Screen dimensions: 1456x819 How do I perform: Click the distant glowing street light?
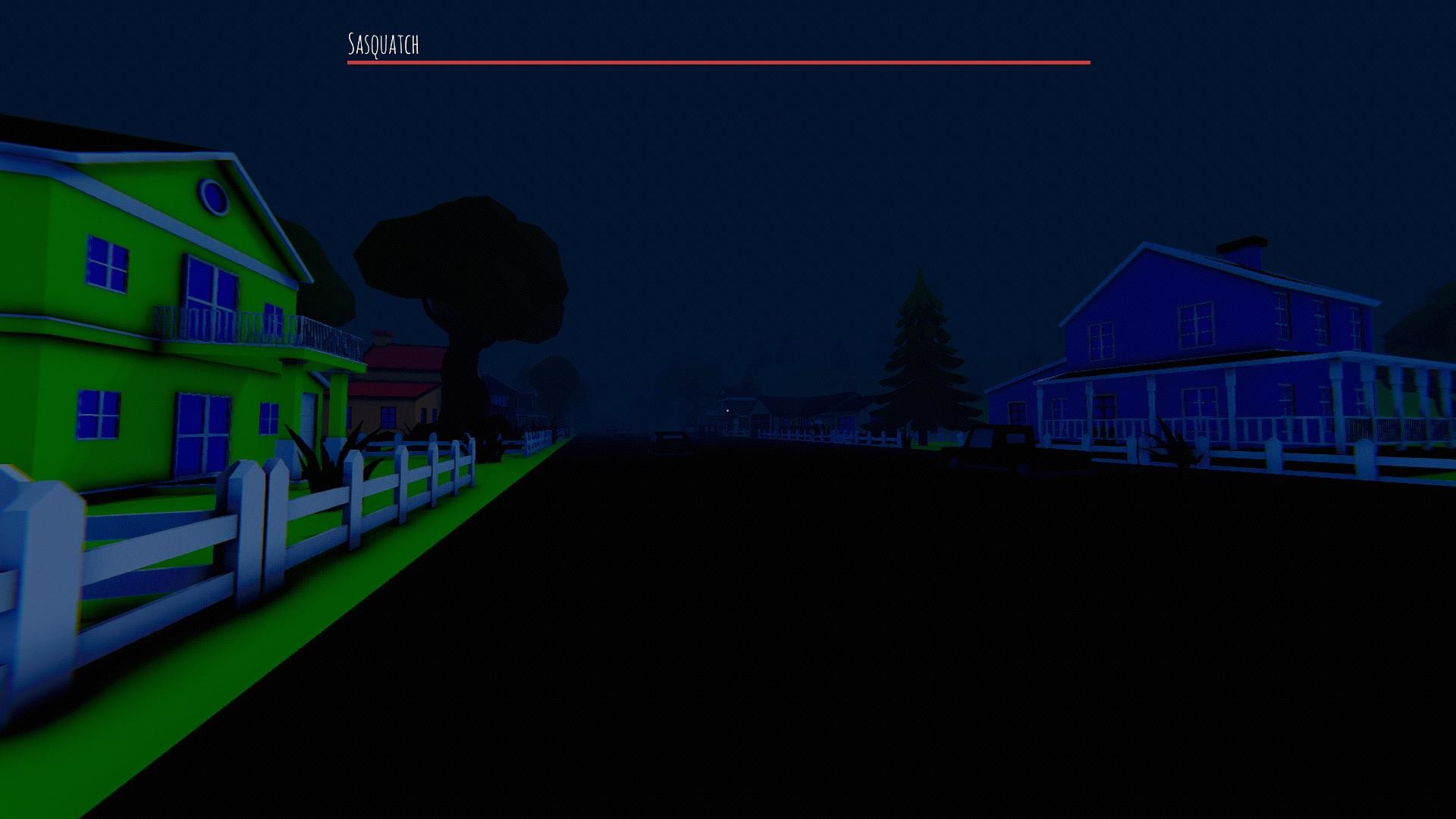[728, 410]
